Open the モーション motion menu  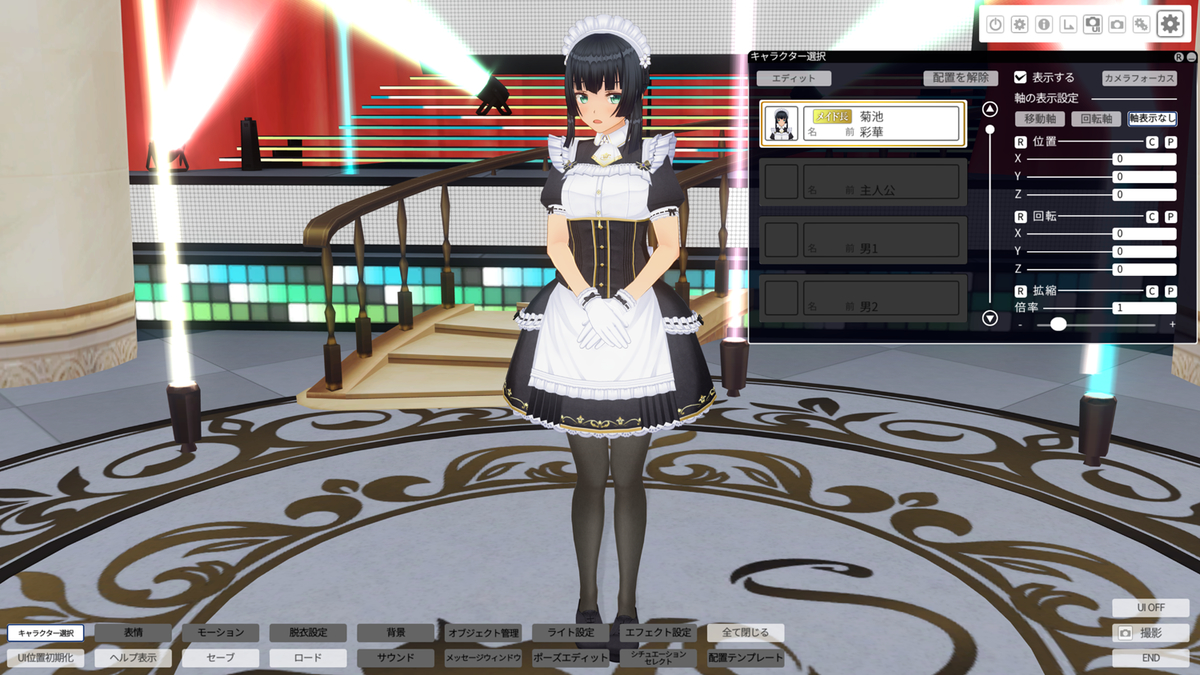(x=220, y=633)
